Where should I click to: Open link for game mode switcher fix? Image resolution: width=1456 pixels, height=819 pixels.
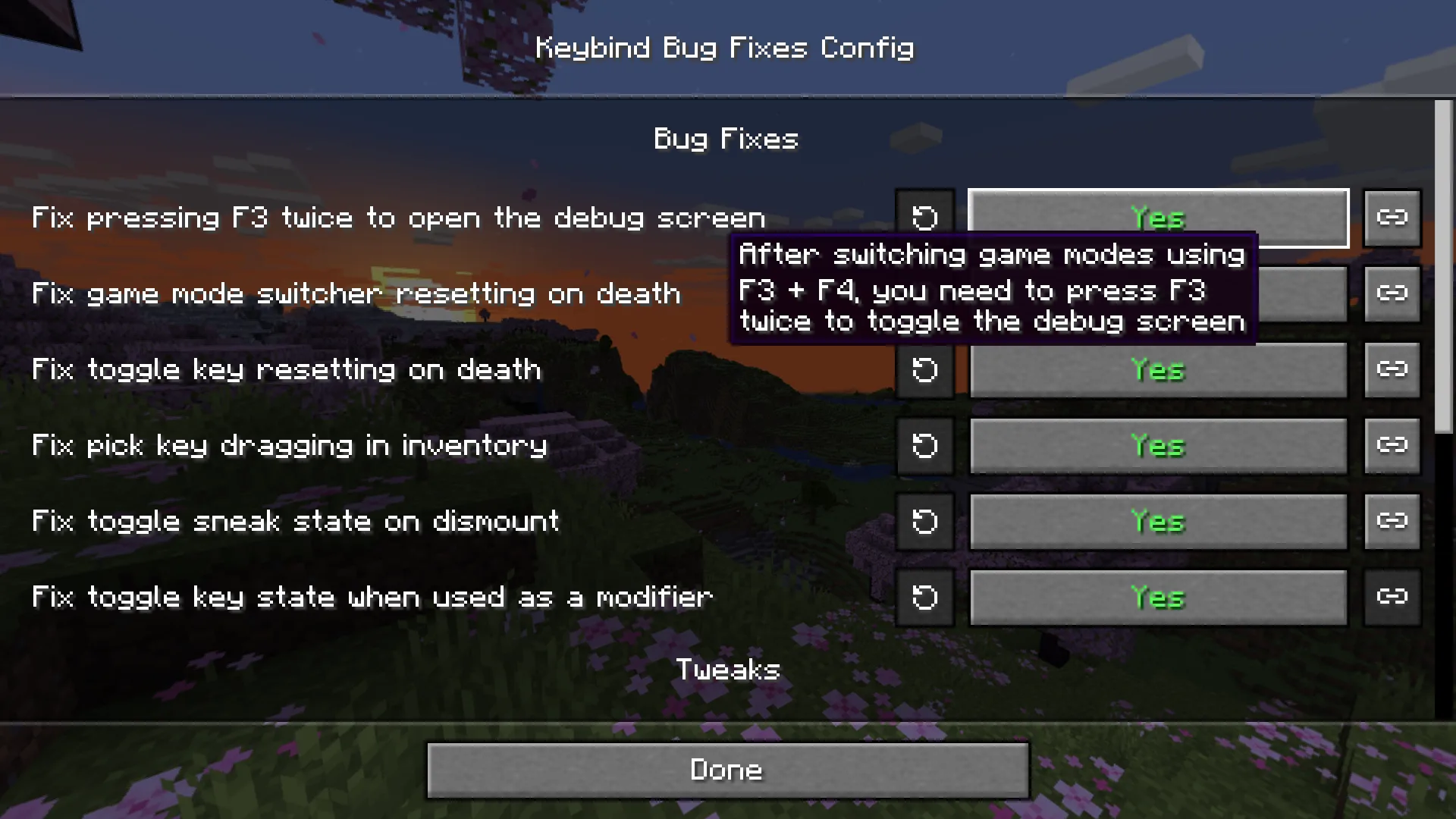point(1392,294)
